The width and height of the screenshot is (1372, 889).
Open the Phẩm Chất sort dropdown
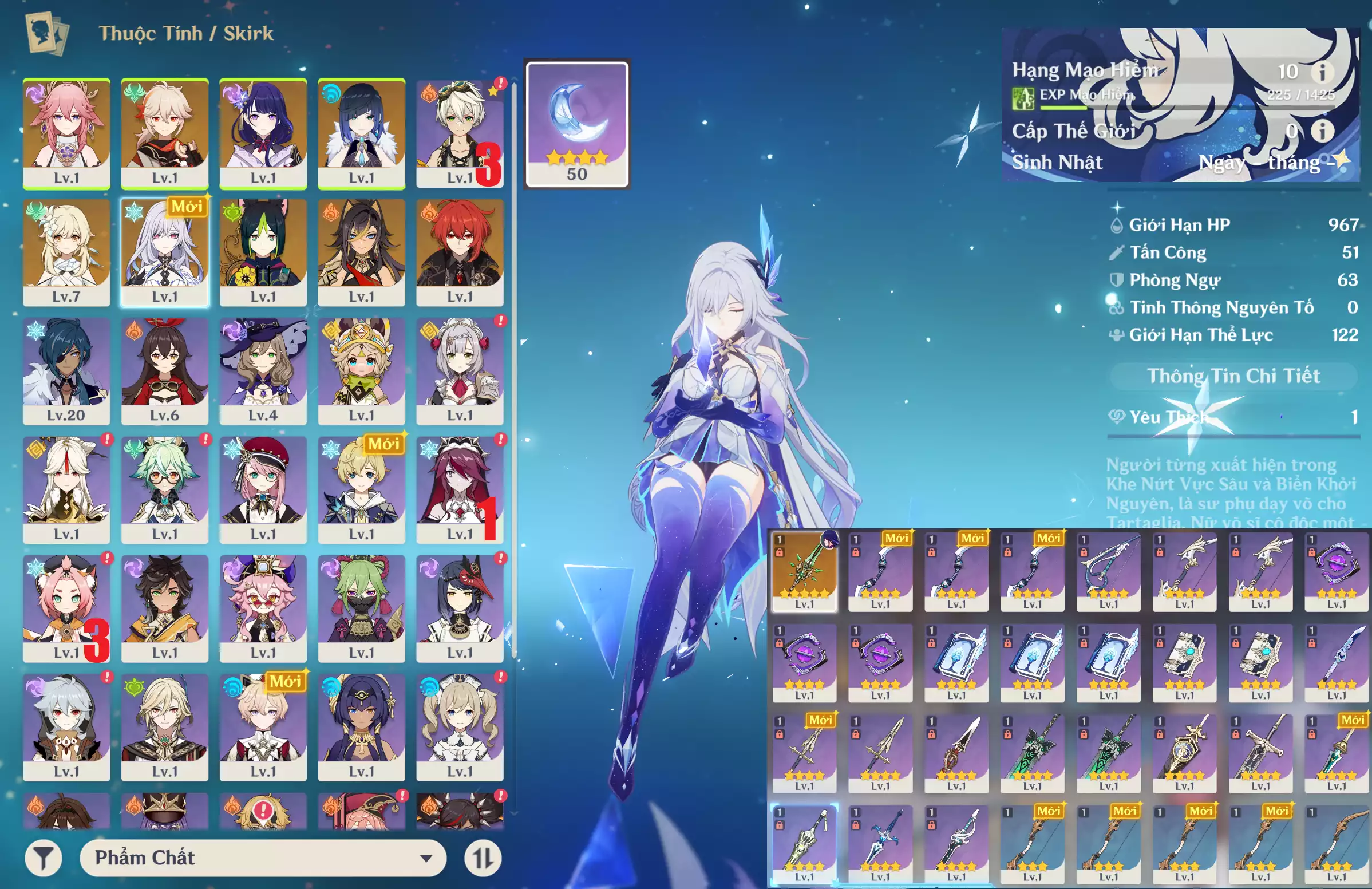(x=263, y=858)
